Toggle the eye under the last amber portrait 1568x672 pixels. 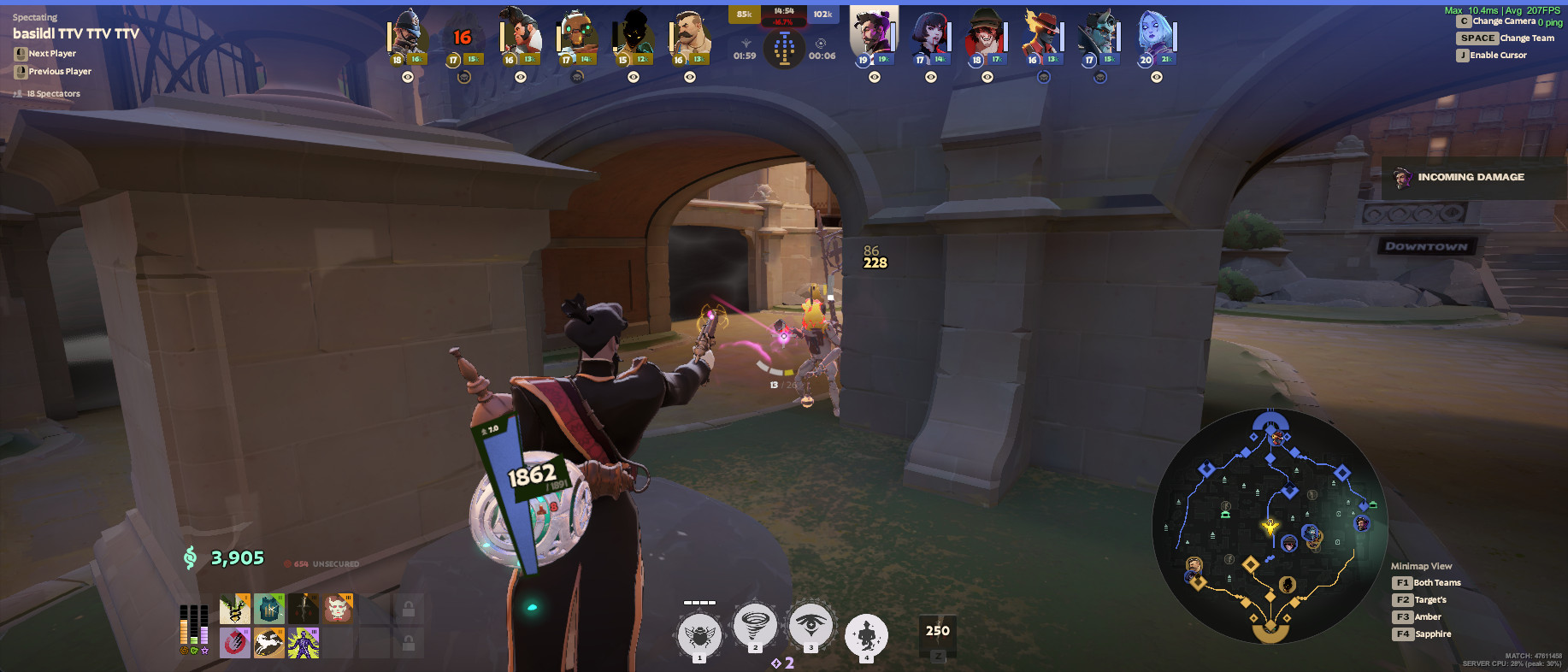click(x=688, y=77)
